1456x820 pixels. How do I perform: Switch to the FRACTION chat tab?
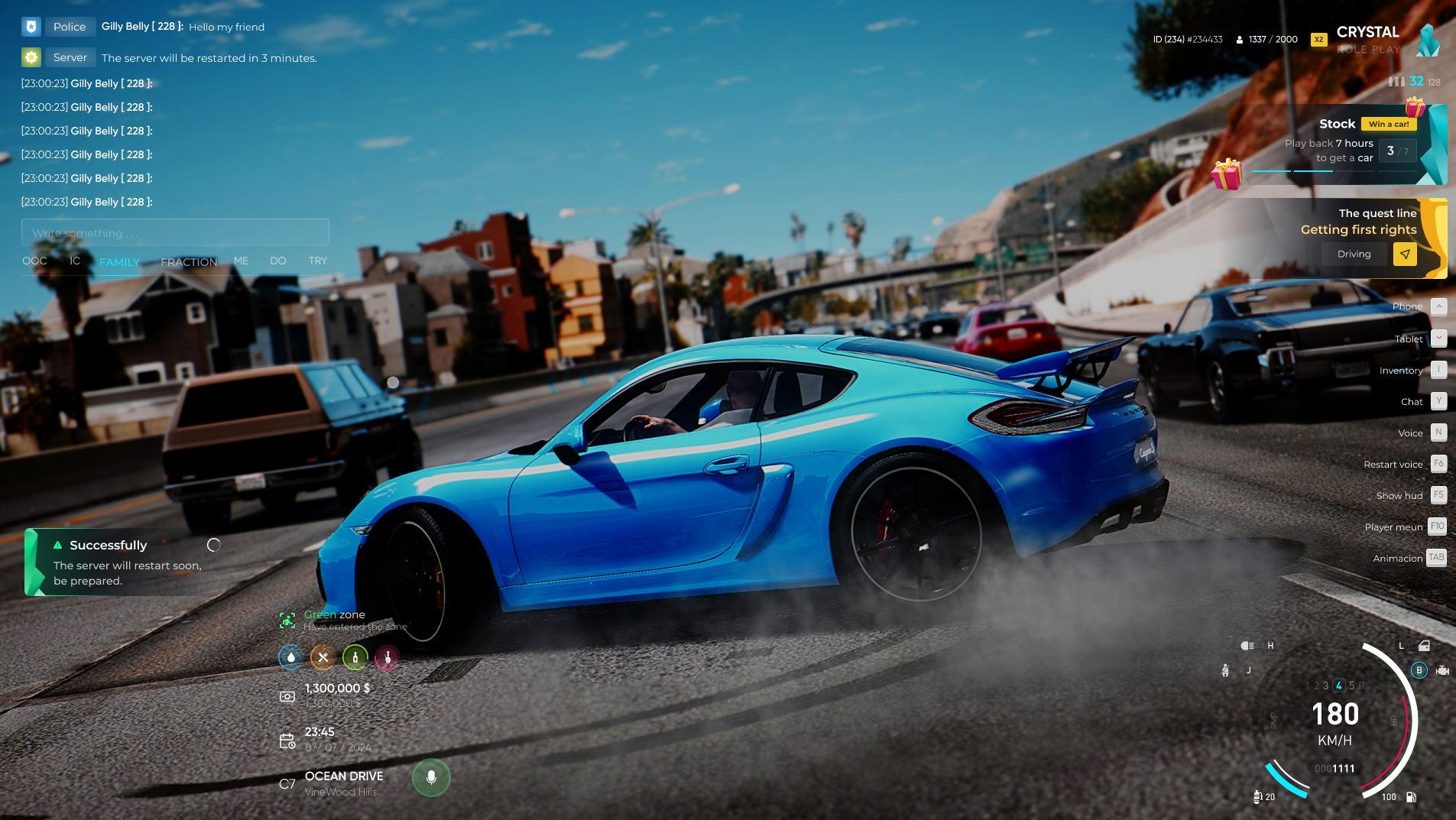click(189, 262)
